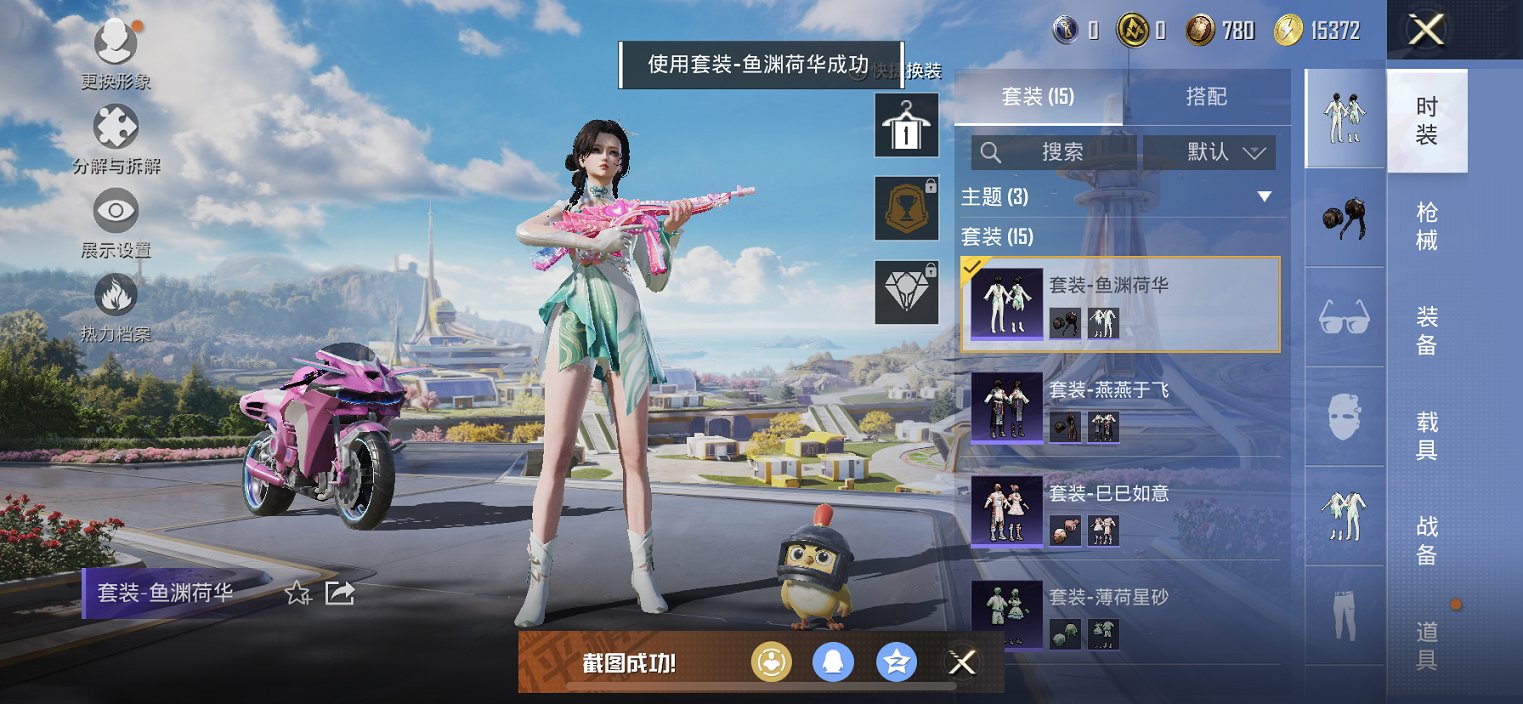Switch to the 搭配 tab

(1206, 97)
